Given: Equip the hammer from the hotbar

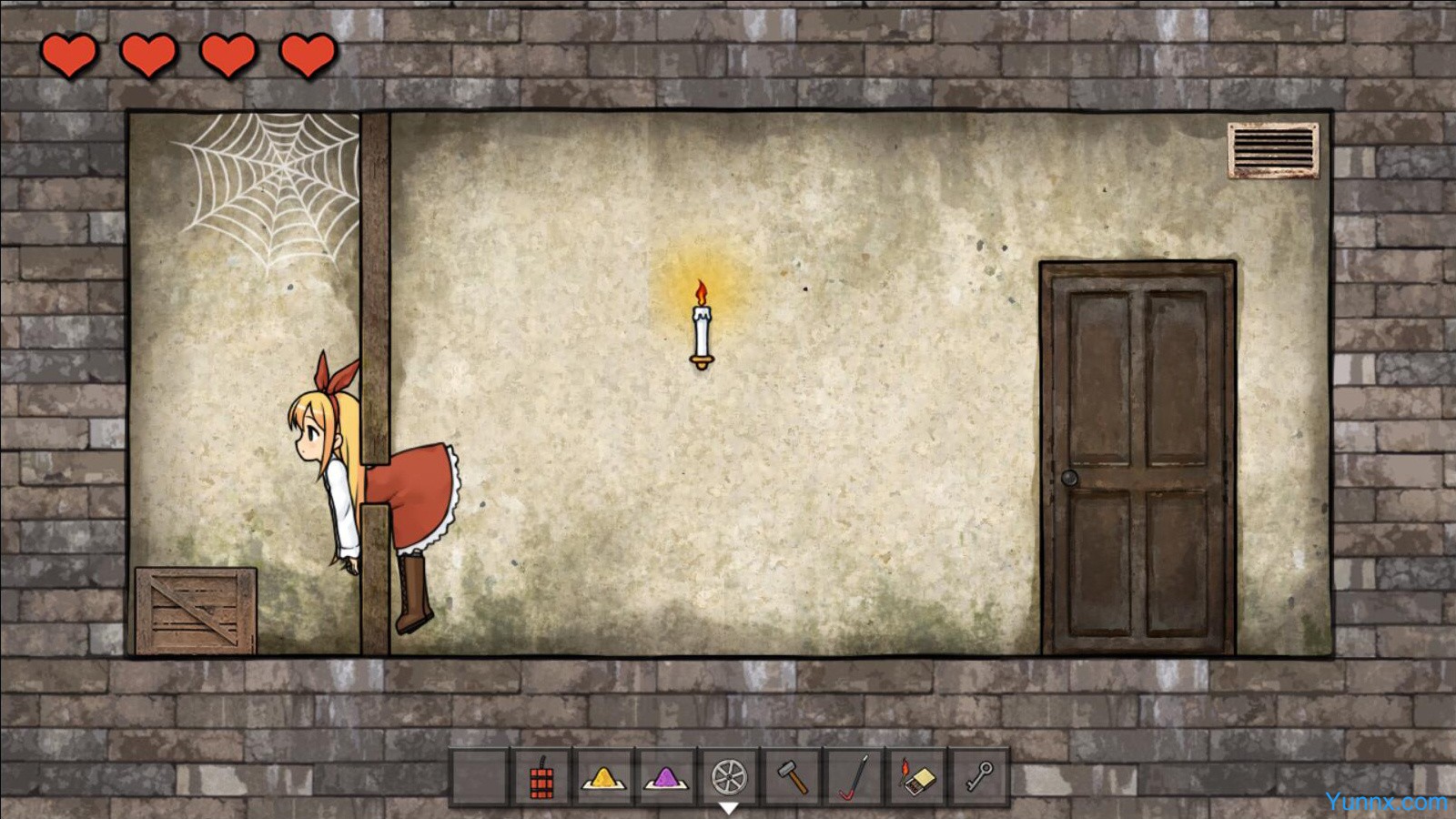Looking at the screenshot, I should (792, 778).
